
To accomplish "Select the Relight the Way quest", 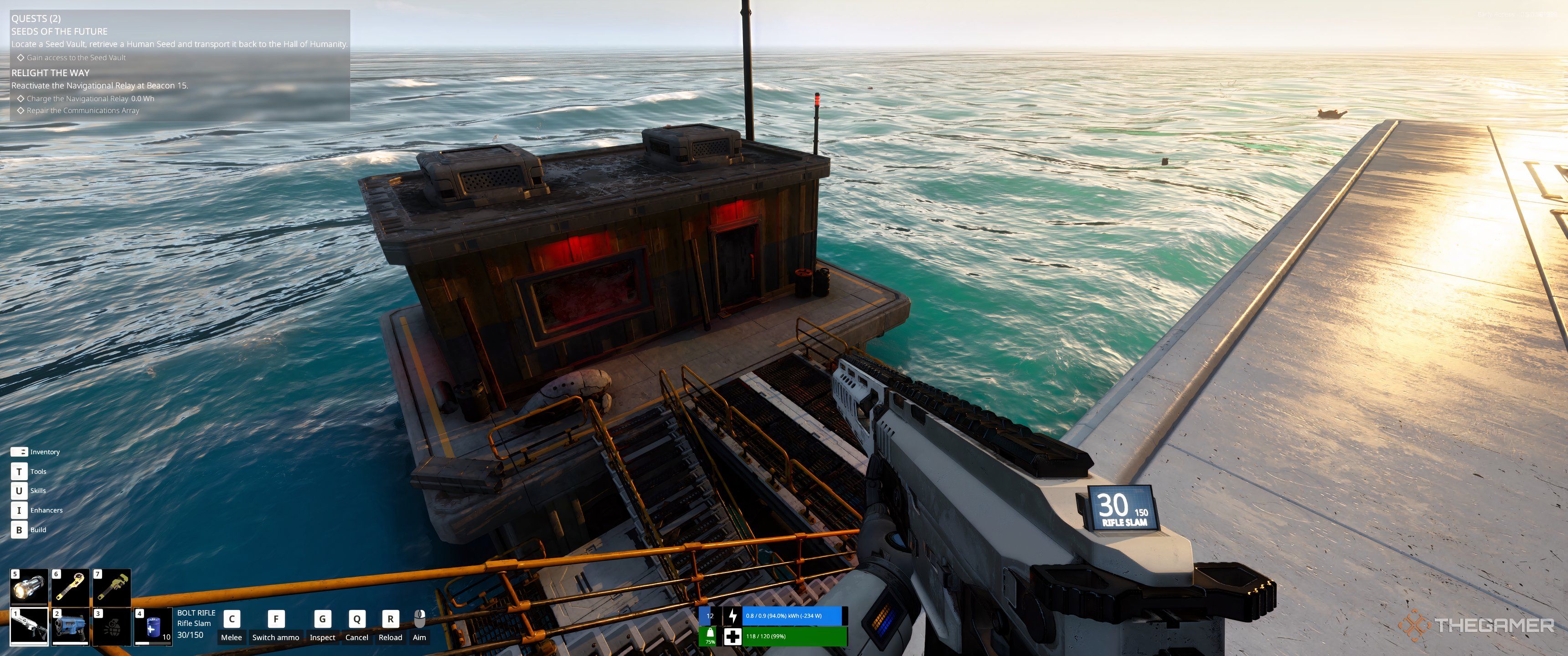I will pos(51,73).
